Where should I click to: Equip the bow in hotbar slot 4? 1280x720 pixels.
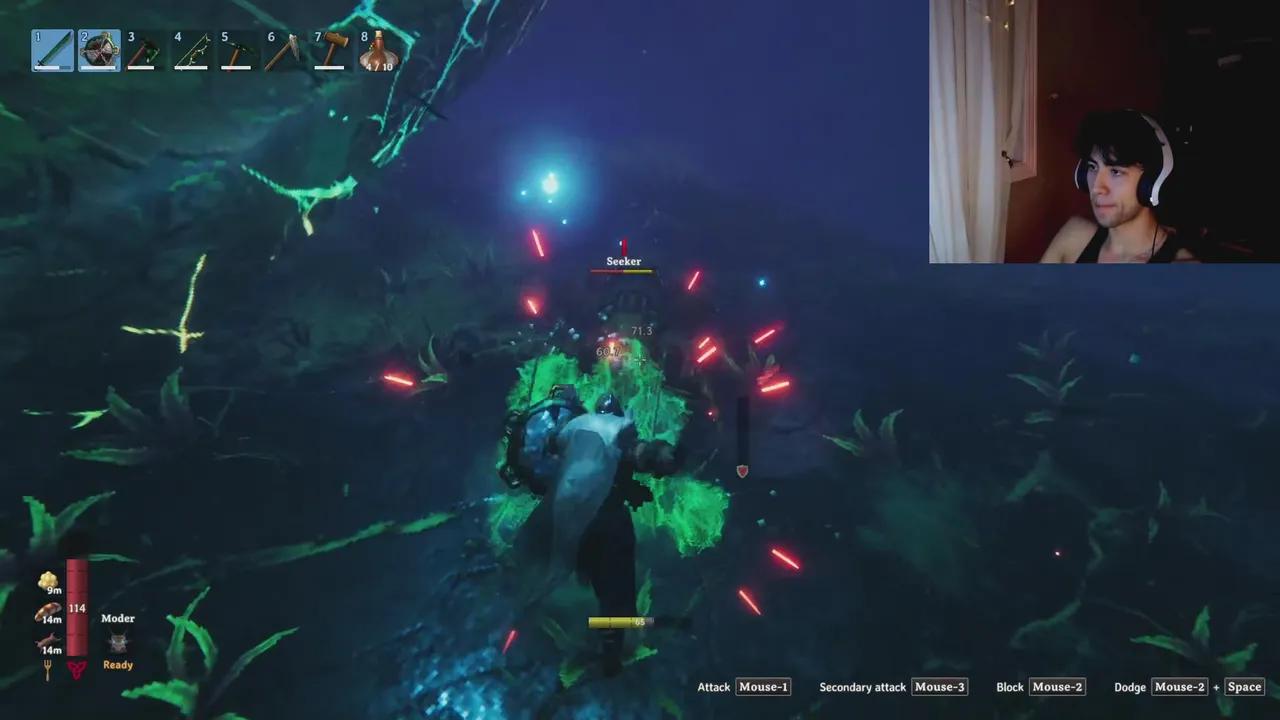pos(191,50)
